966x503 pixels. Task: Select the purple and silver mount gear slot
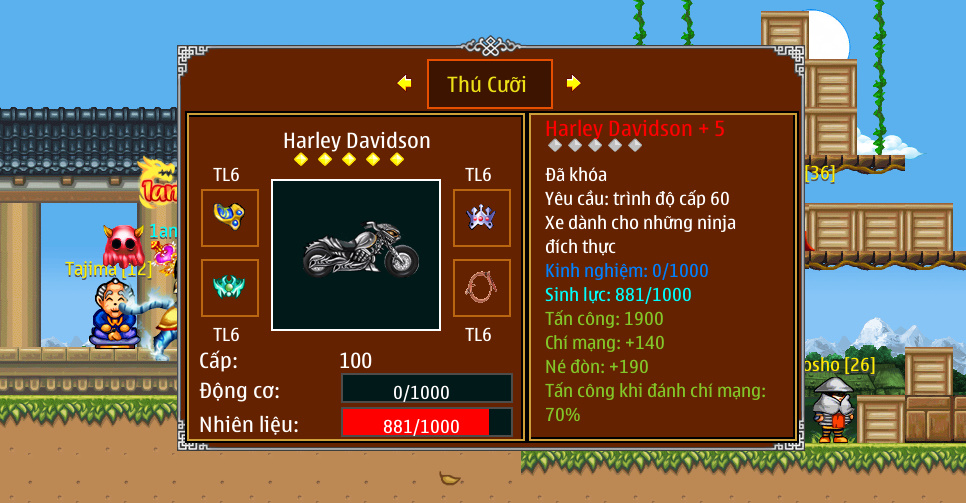[482, 217]
